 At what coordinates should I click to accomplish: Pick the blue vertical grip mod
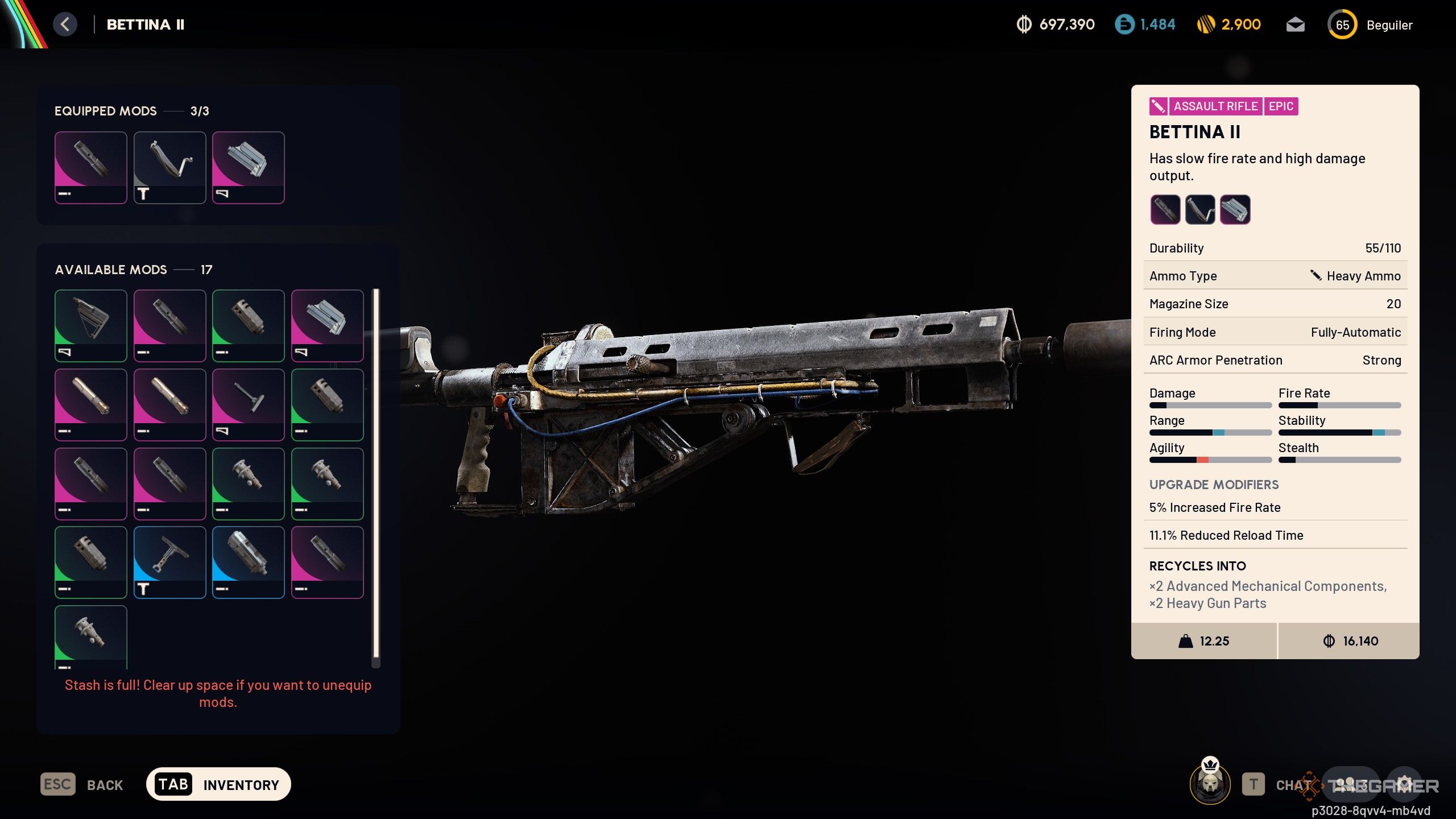coord(169,562)
